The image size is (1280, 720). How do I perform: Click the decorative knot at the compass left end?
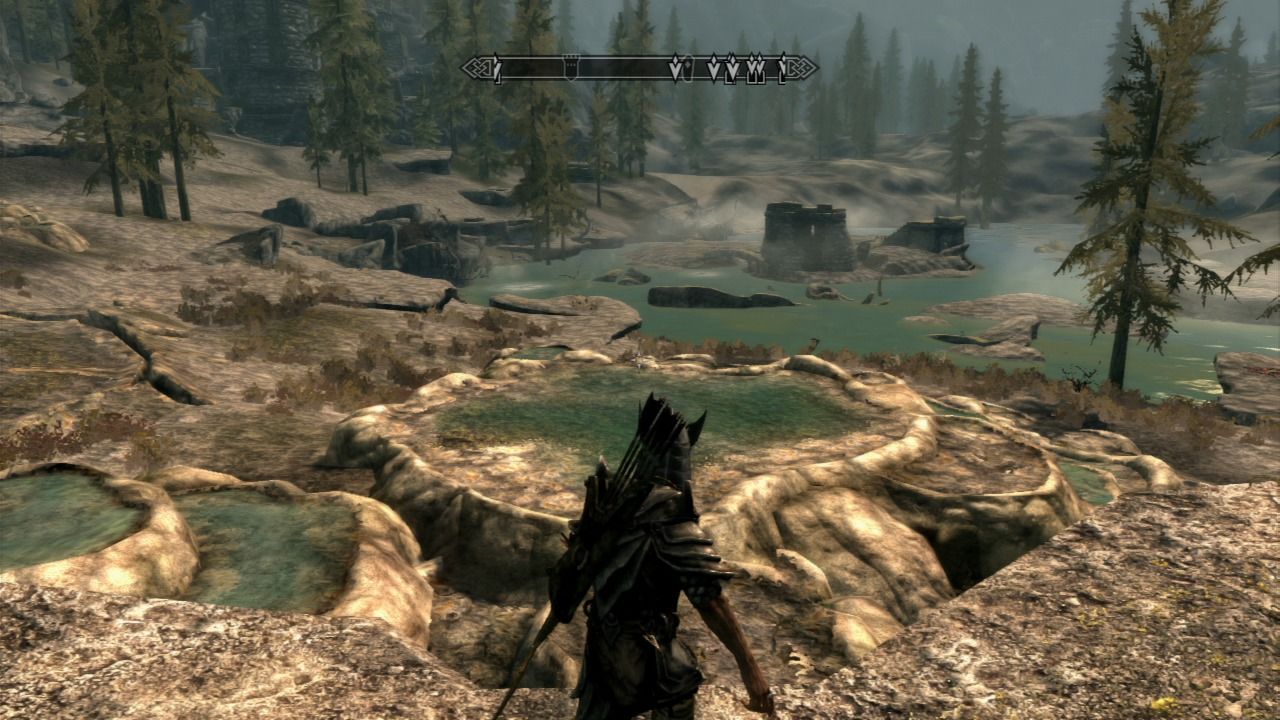click(479, 66)
